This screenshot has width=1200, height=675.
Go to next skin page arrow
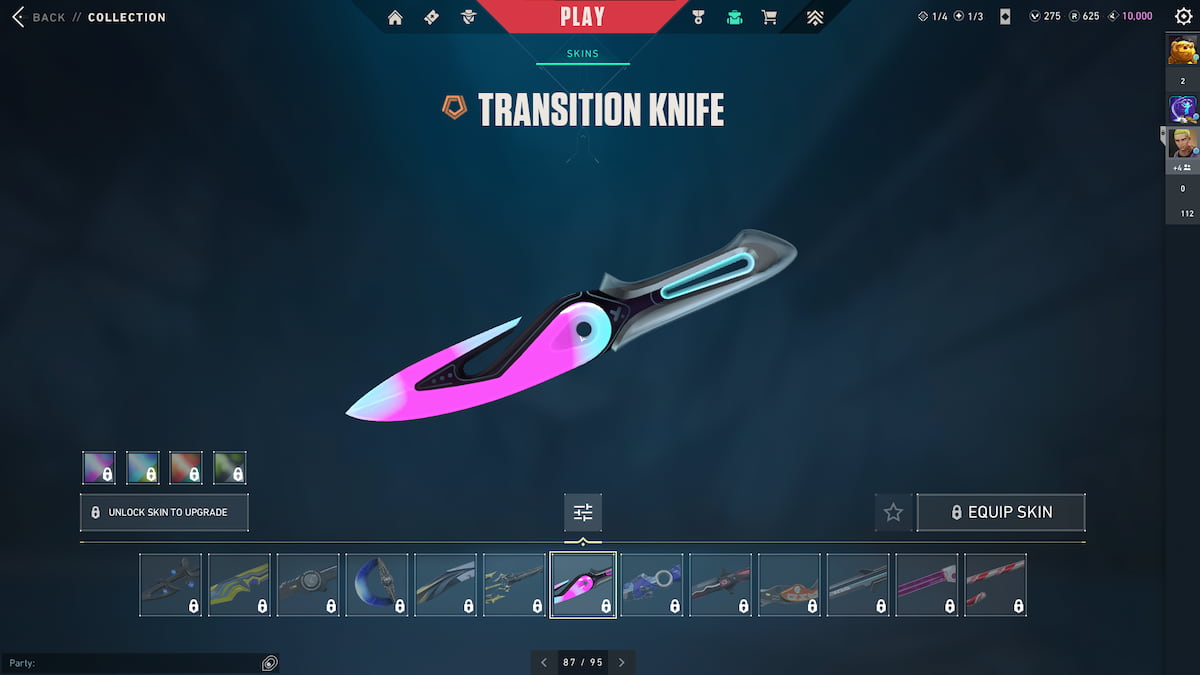point(621,662)
